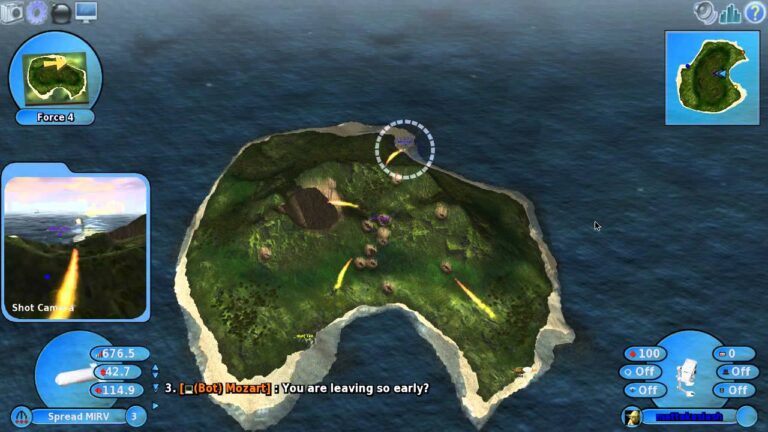
Task: Click the power value 676.5 field
Action: coord(121,354)
